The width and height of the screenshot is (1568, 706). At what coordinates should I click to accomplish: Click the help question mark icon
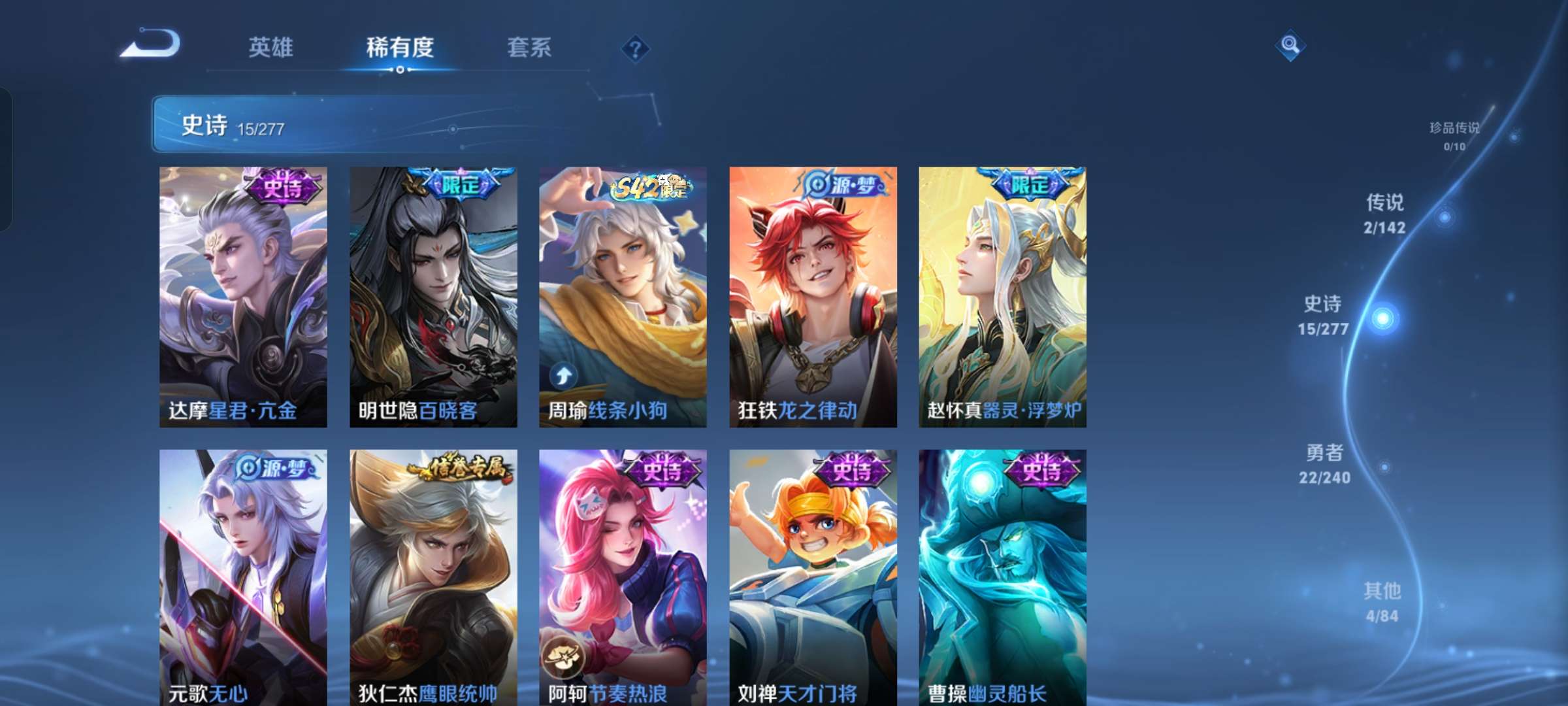(634, 48)
